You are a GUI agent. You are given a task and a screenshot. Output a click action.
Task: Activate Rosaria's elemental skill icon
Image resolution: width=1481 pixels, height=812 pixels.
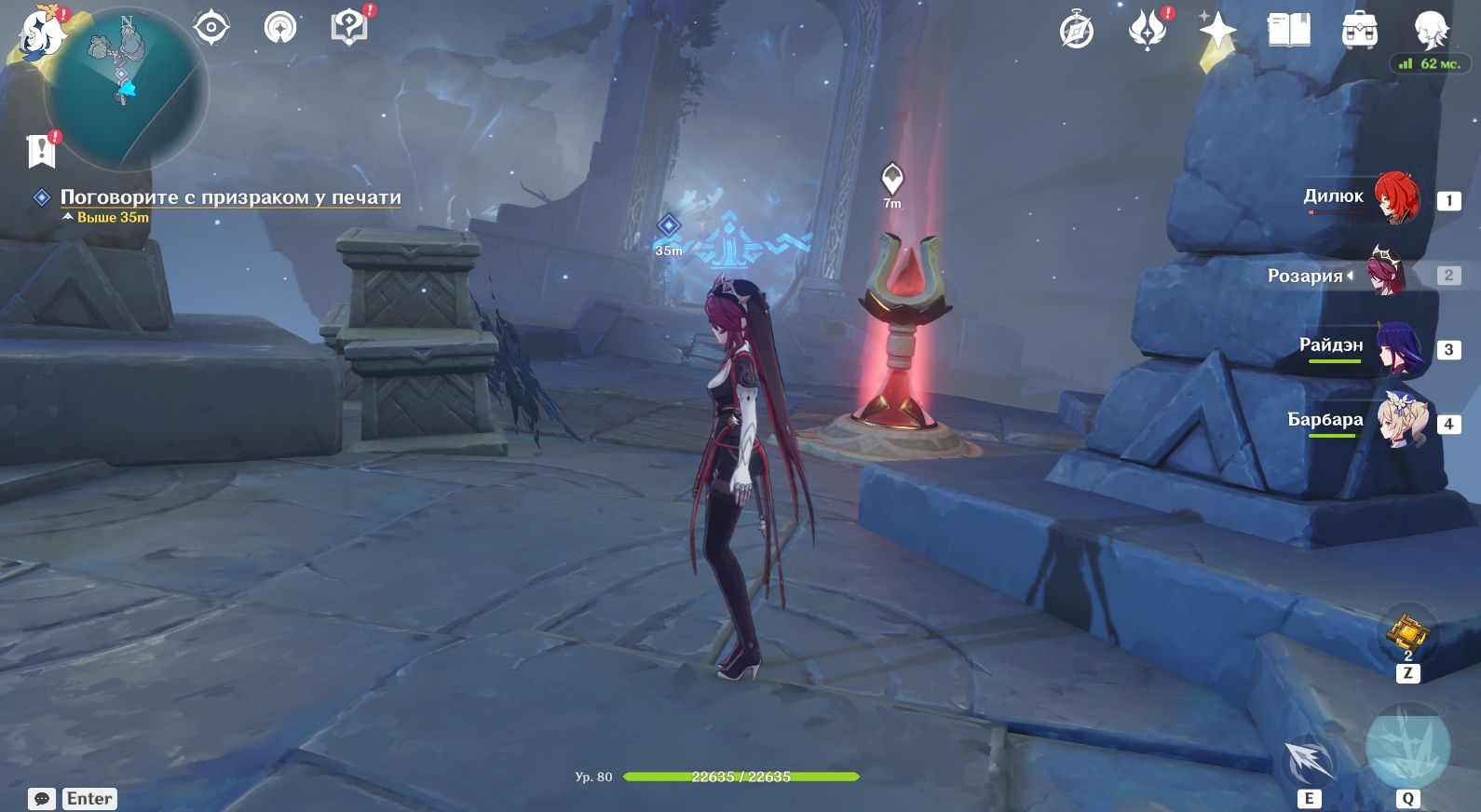pos(1309,761)
